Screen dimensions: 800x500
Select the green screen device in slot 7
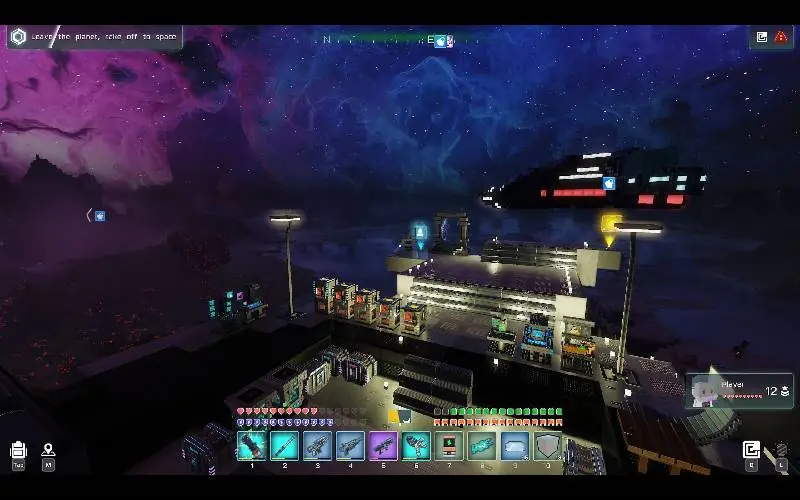coord(449,445)
